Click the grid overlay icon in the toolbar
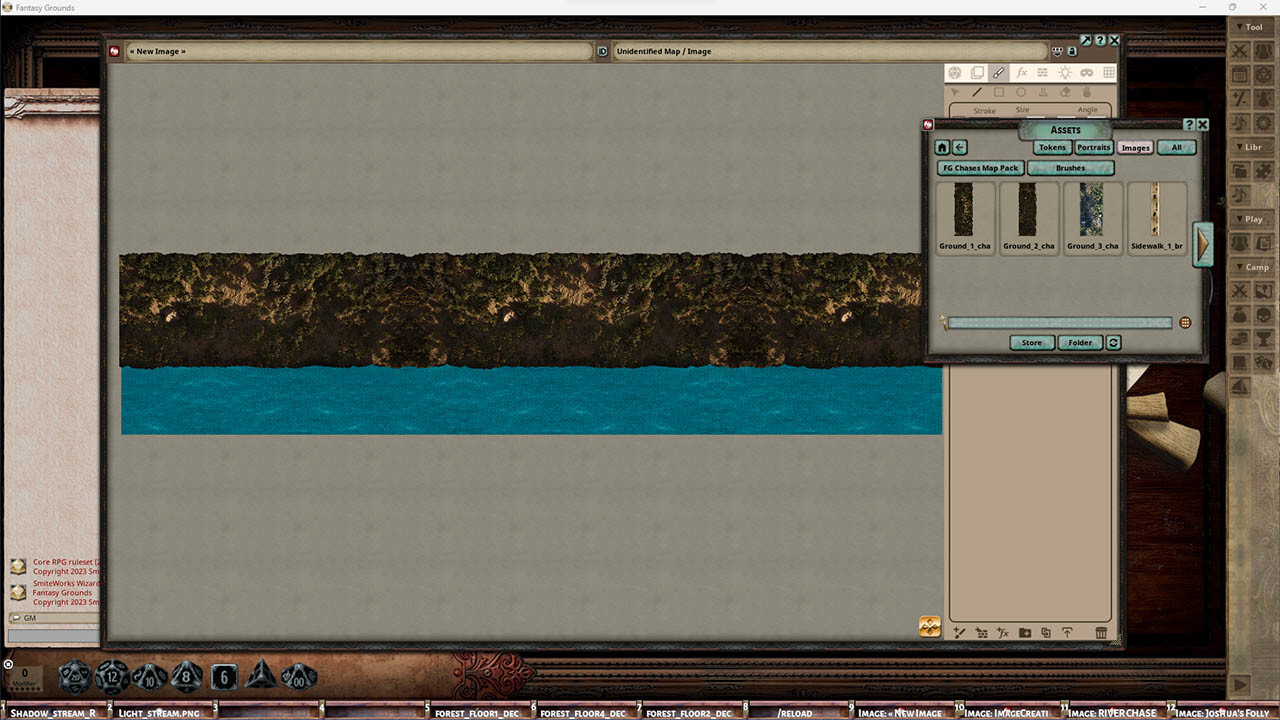Image resolution: width=1280 pixels, height=720 pixels. coord(1110,72)
